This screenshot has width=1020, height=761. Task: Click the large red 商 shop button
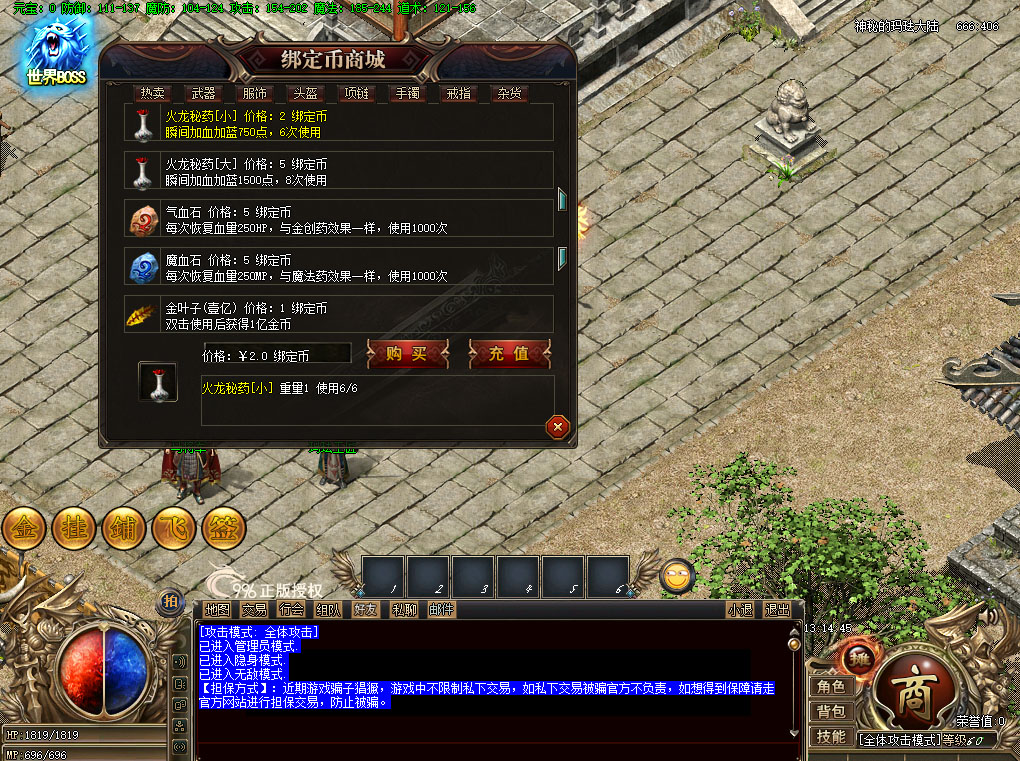(x=912, y=696)
